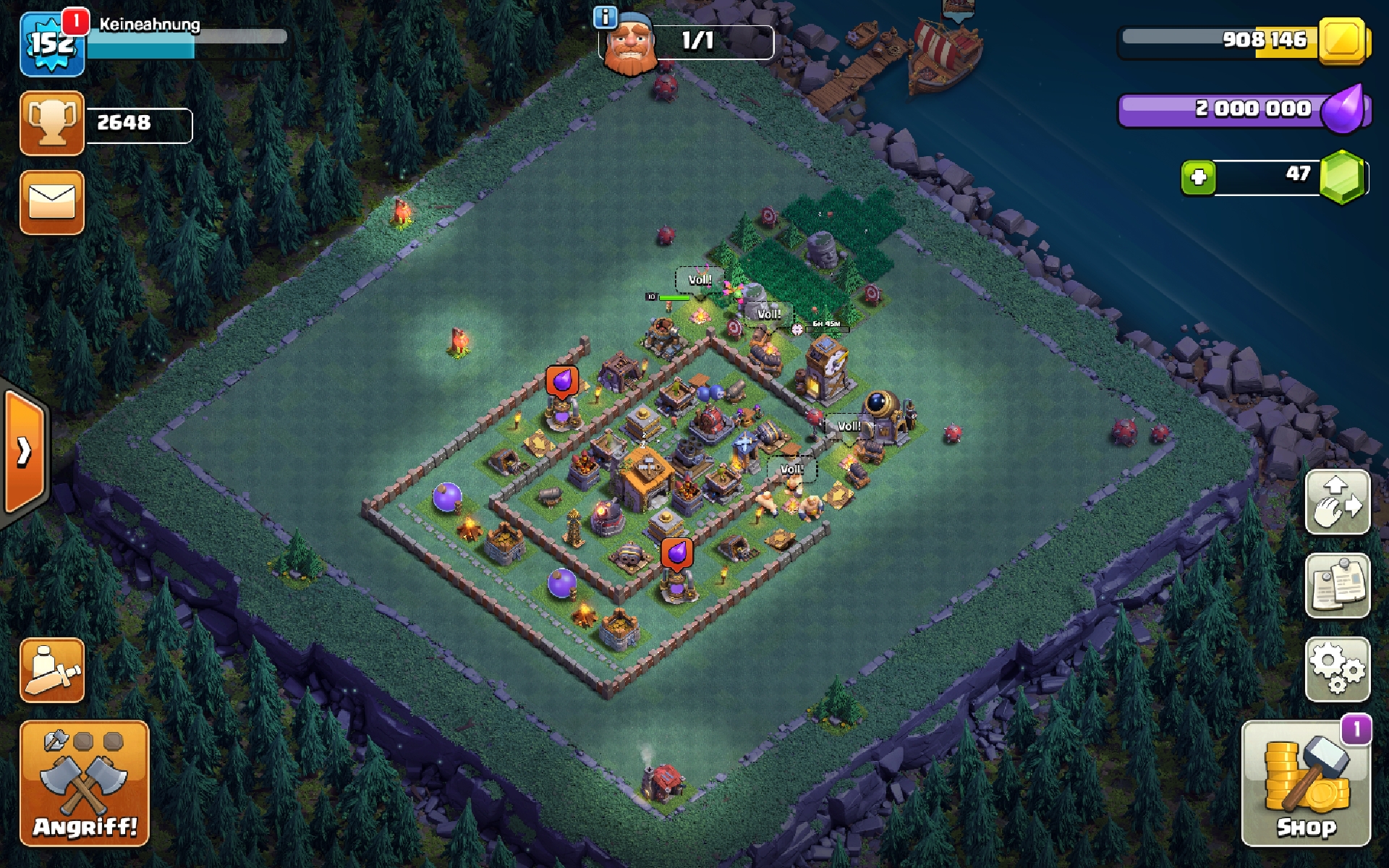1389x868 pixels.
Task: Add gems with the green plus button
Action: (x=1198, y=177)
